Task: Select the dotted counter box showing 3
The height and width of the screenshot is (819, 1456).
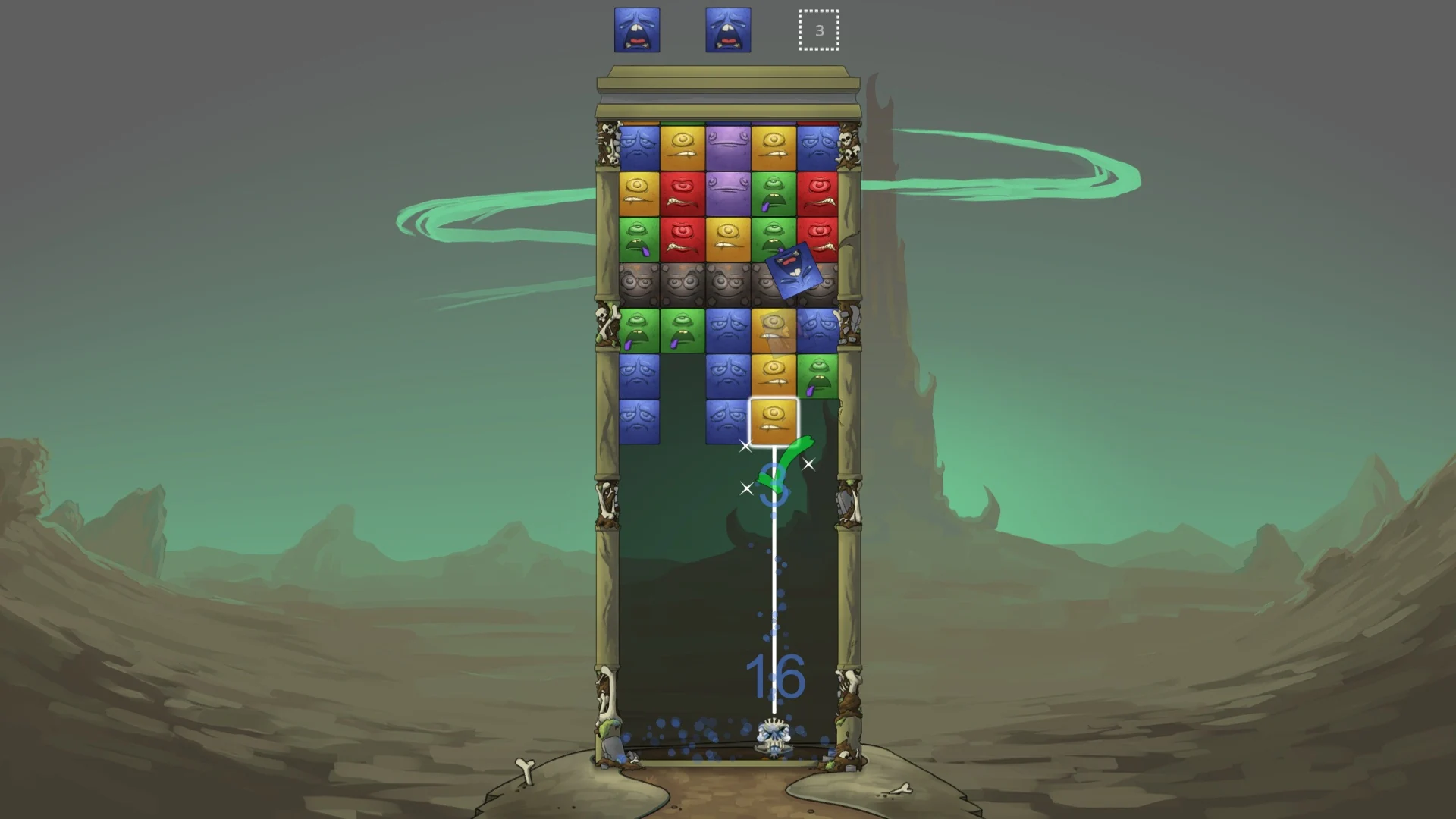Action: pos(817,31)
